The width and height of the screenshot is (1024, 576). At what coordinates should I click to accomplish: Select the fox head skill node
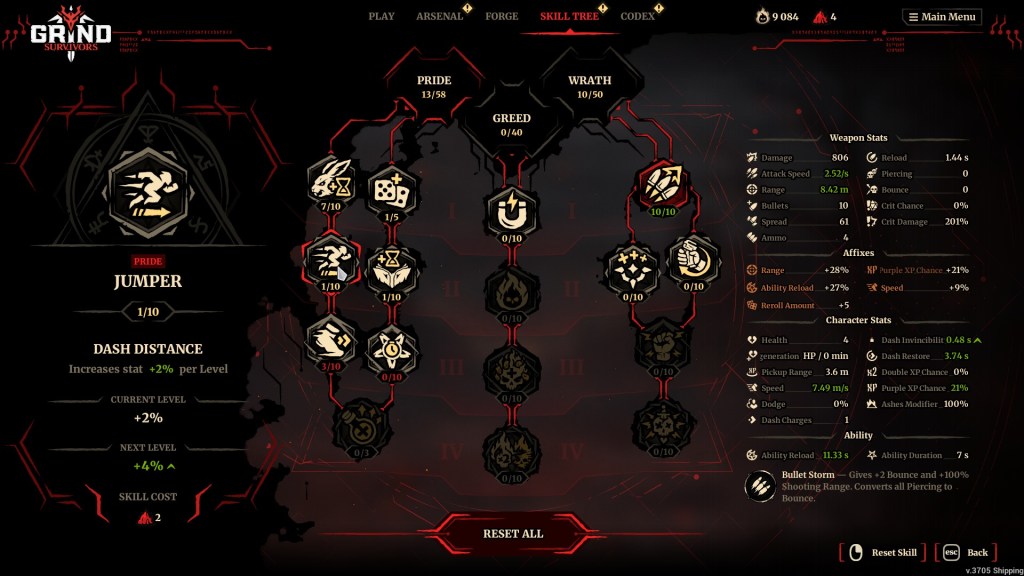(392, 345)
